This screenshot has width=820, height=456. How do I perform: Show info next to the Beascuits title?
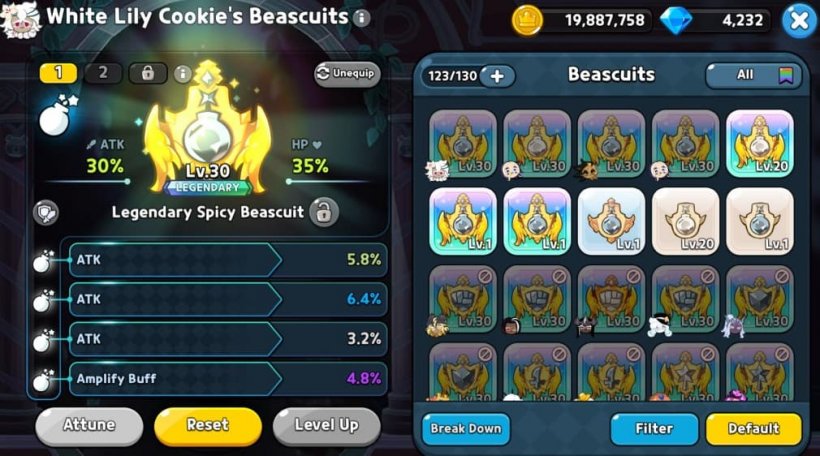[x=362, y=18]
